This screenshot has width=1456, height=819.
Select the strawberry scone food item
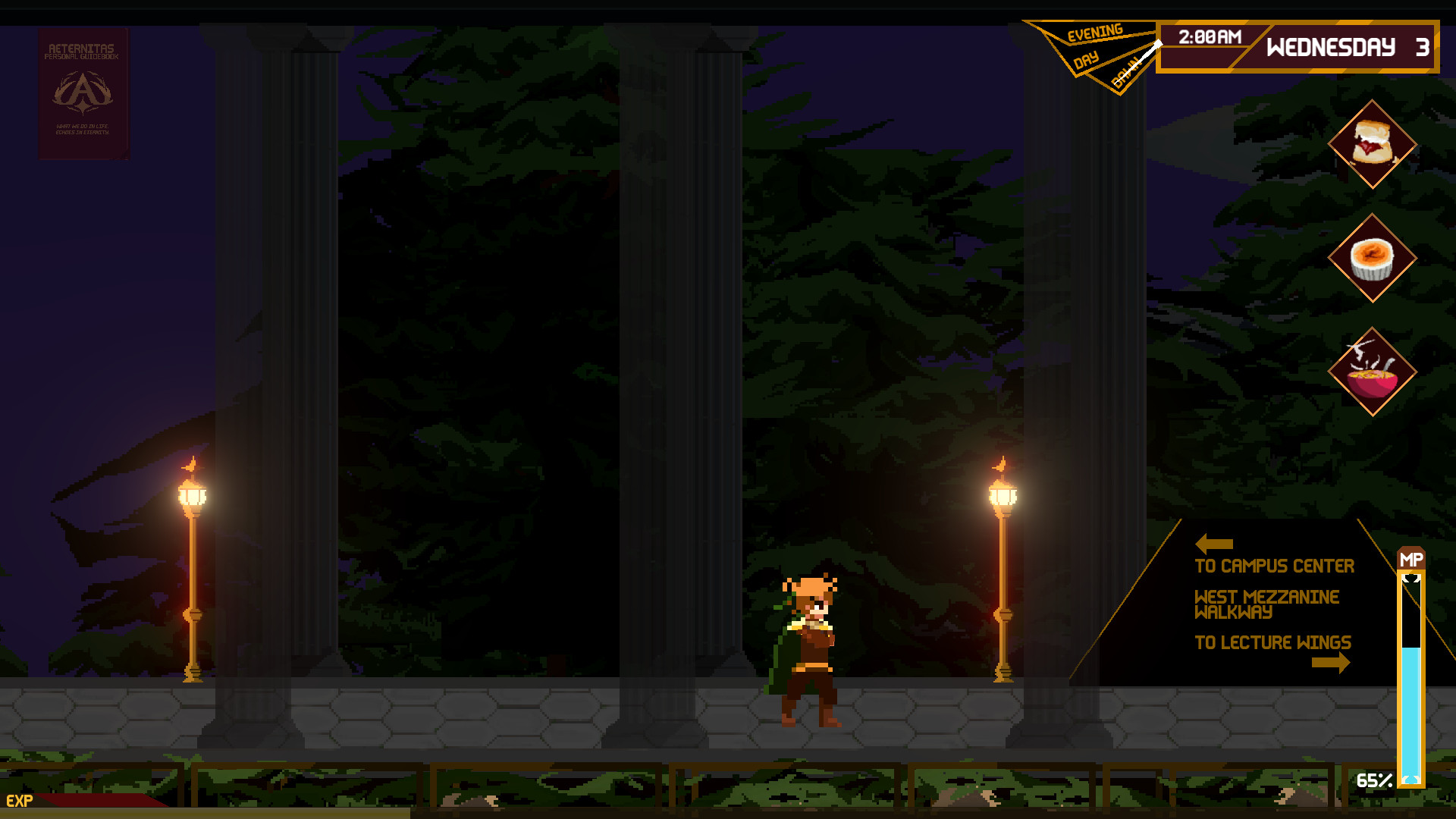point(1372,144)
